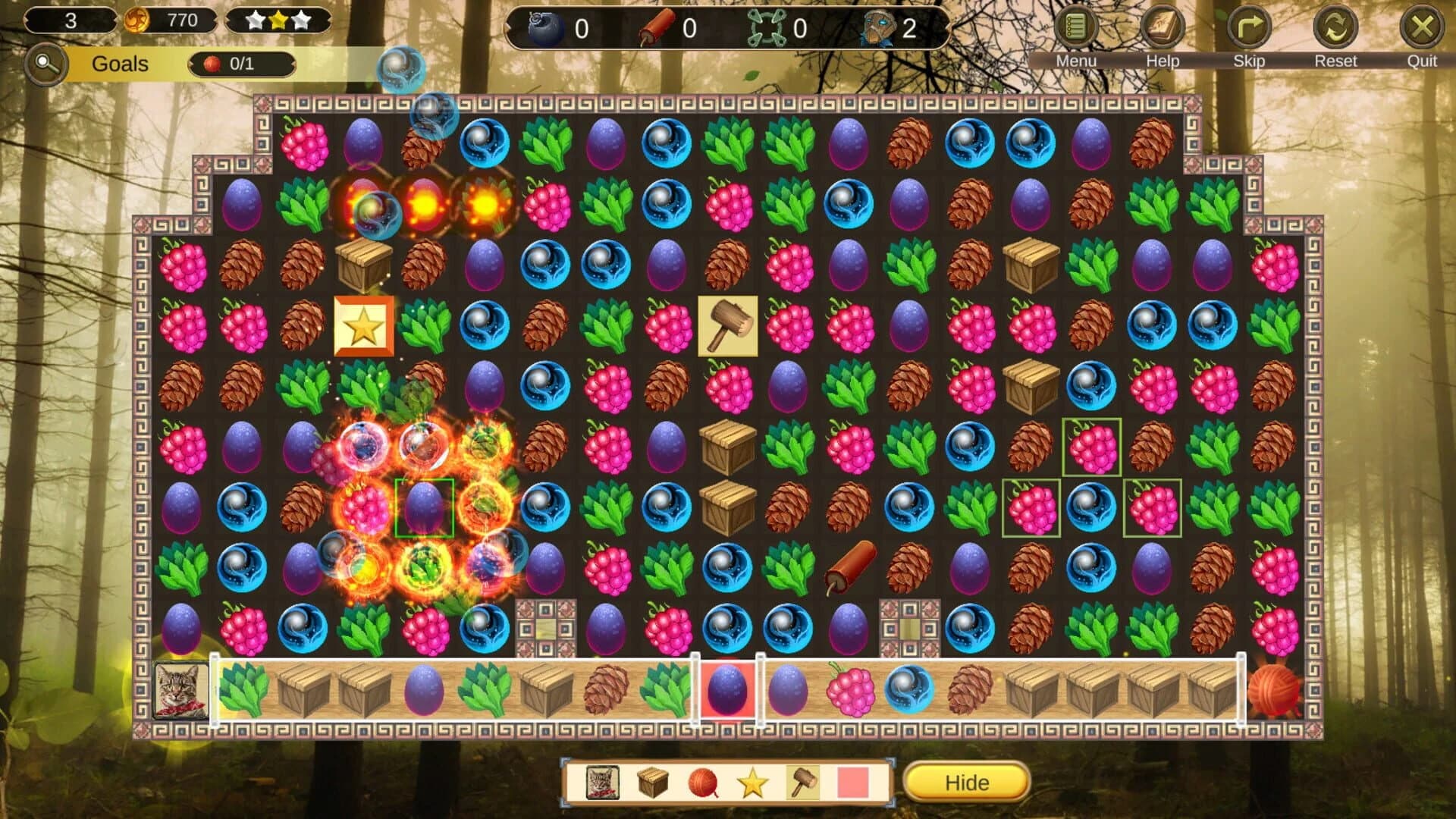Screen dimensions: 1456x819
Task: Select the star icon in the legend bar
Action: point(752,783)
